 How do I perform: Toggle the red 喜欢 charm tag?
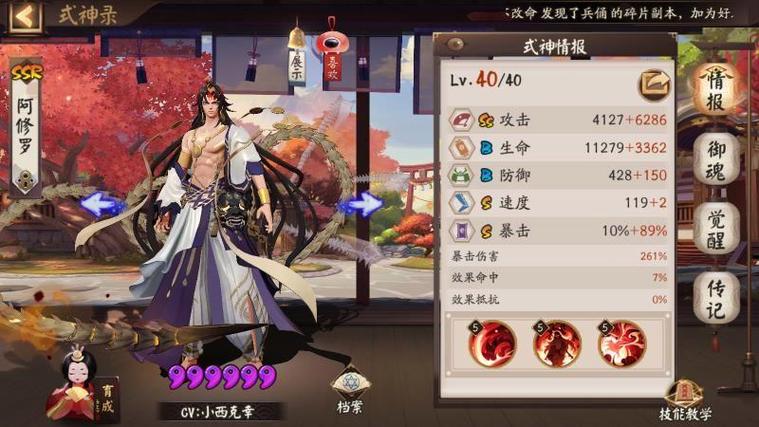(x=332, y=62)
